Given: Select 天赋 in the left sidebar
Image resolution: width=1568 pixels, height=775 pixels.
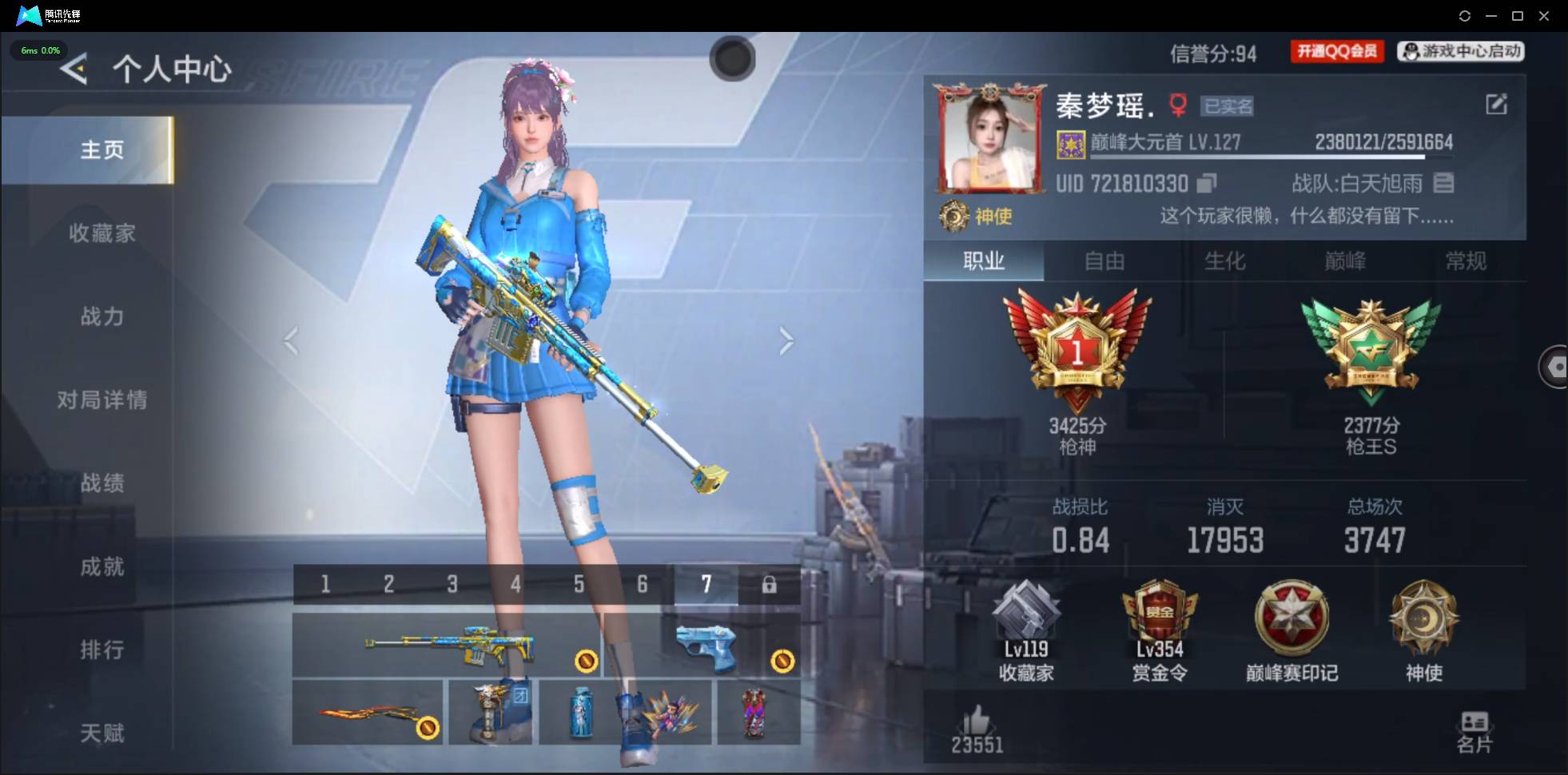Looking at the screenshot, I should pos(102,733).
